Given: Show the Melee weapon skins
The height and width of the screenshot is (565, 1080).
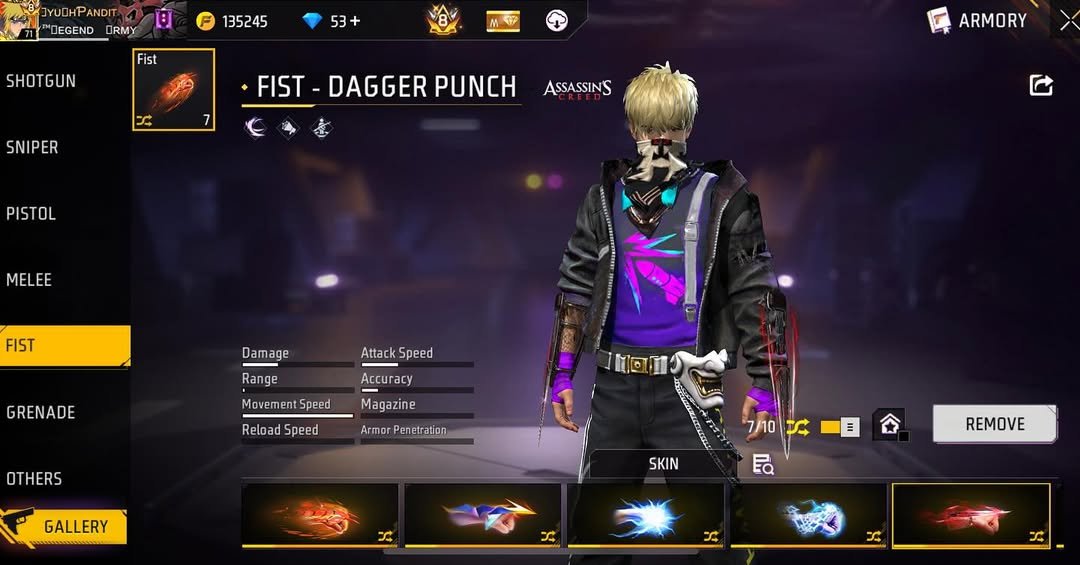Looking at the screenshot, I should 29,280.
